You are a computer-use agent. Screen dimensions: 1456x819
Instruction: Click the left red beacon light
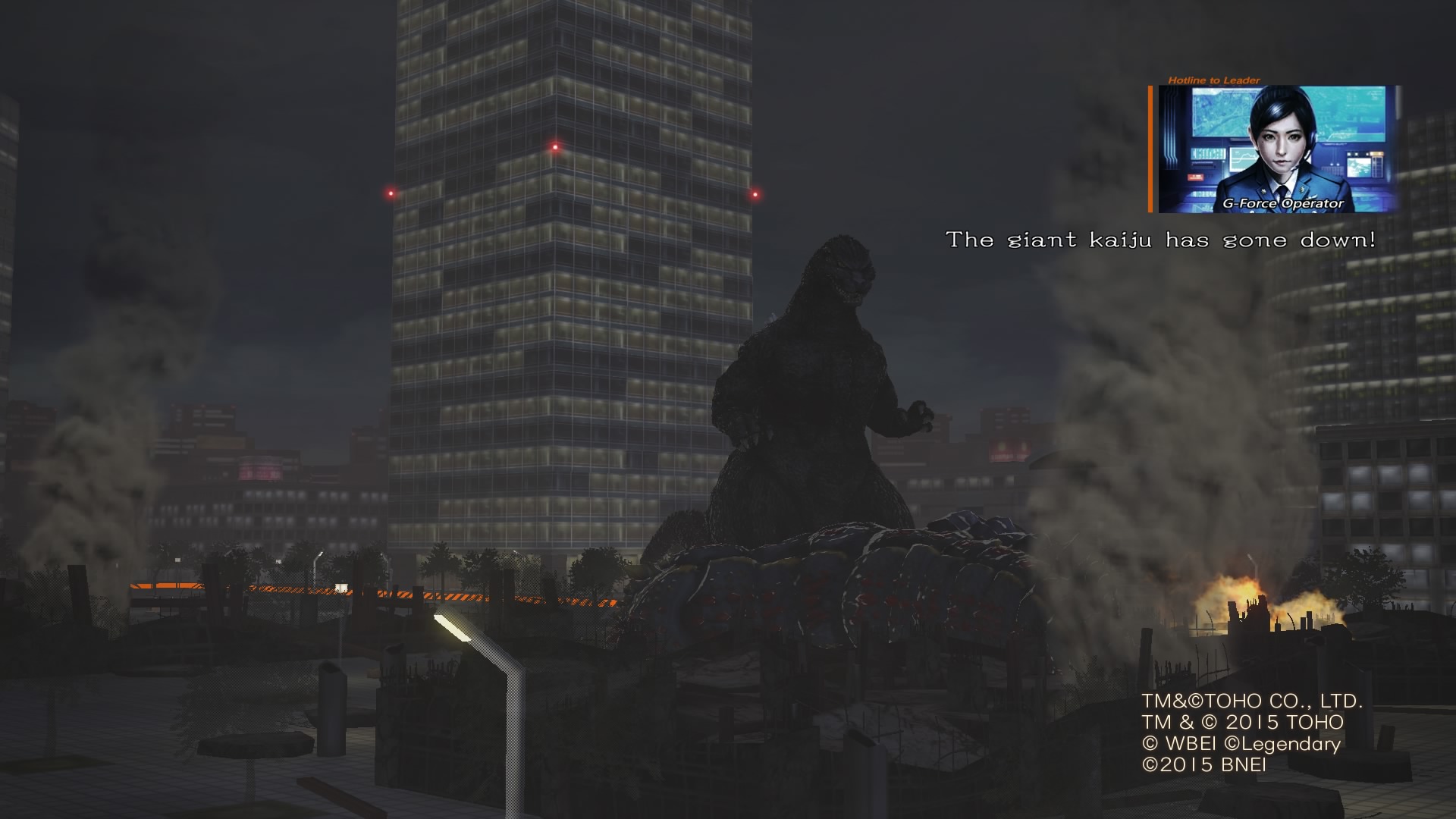pyautogui.click(x=389, y=193)
